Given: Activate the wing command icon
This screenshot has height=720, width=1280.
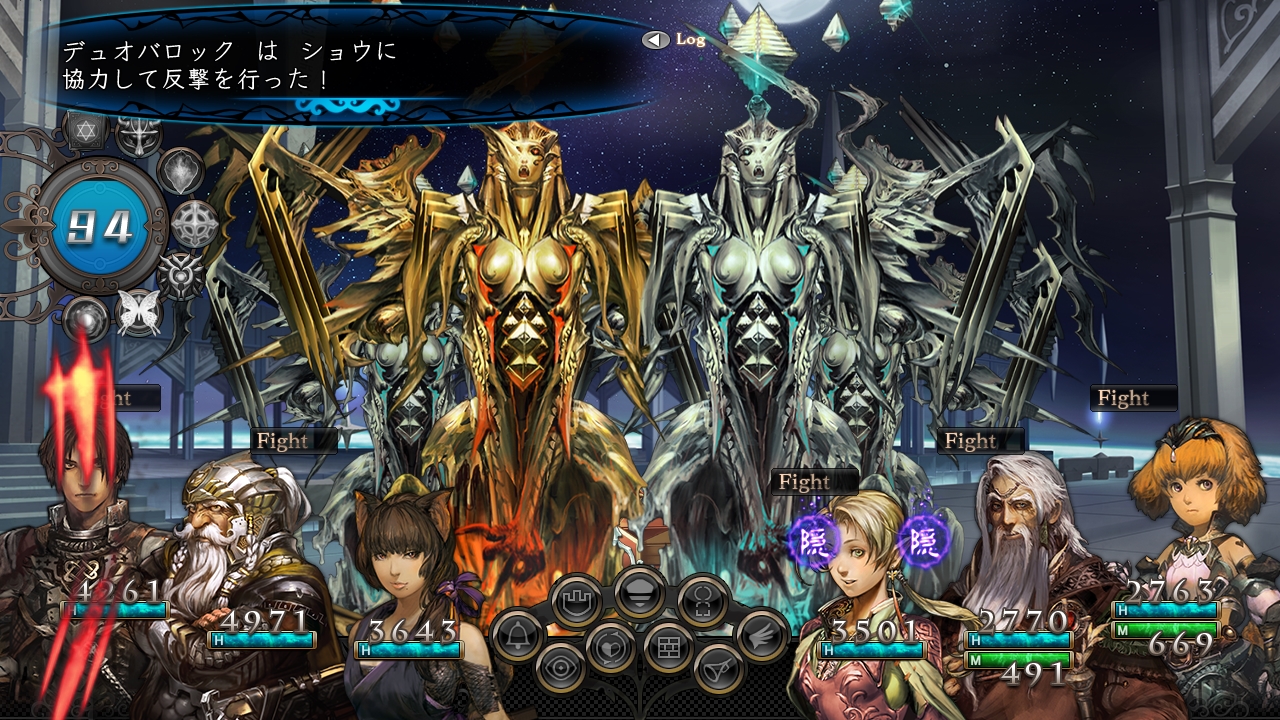Looking at the screenshot, I should click(762, 634).
